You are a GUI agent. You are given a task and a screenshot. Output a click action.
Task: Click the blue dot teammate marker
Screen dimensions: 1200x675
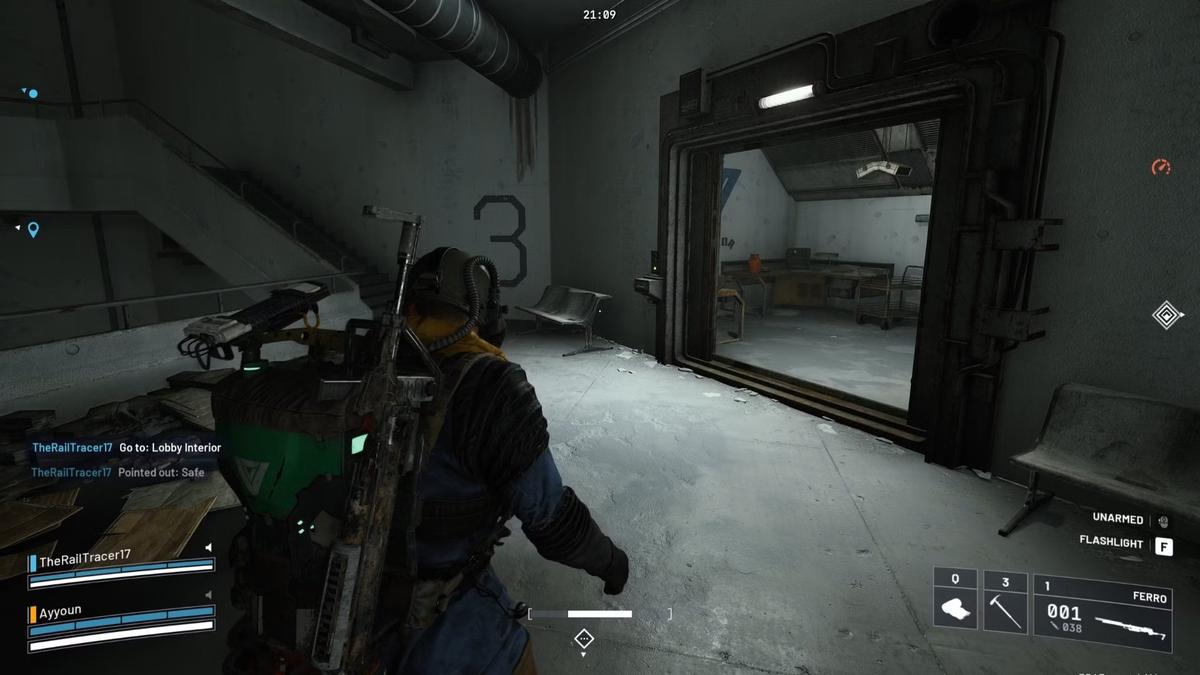click(32, 94)
